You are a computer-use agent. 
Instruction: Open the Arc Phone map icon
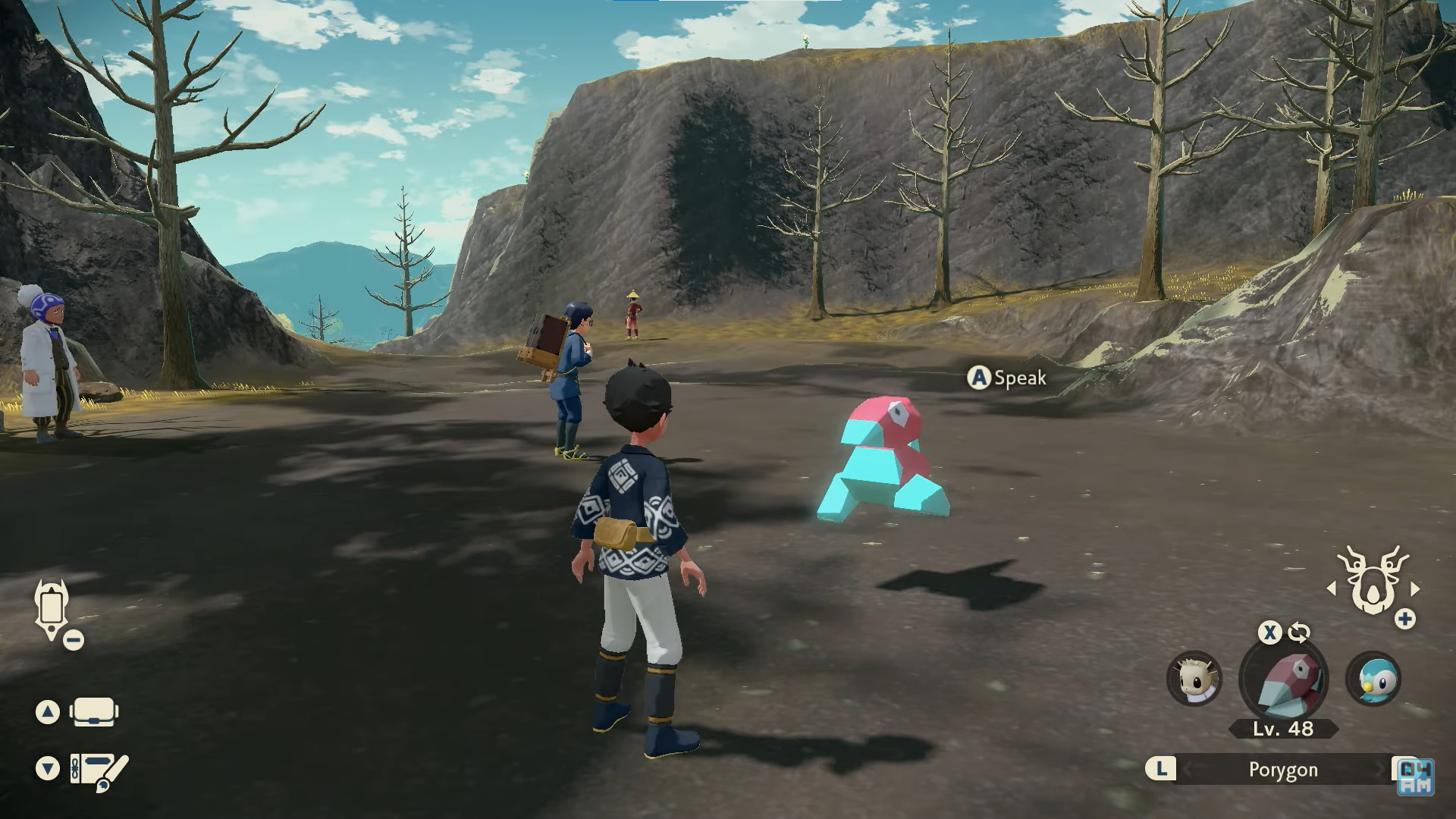pyautogui.click(x=52, y=608)
